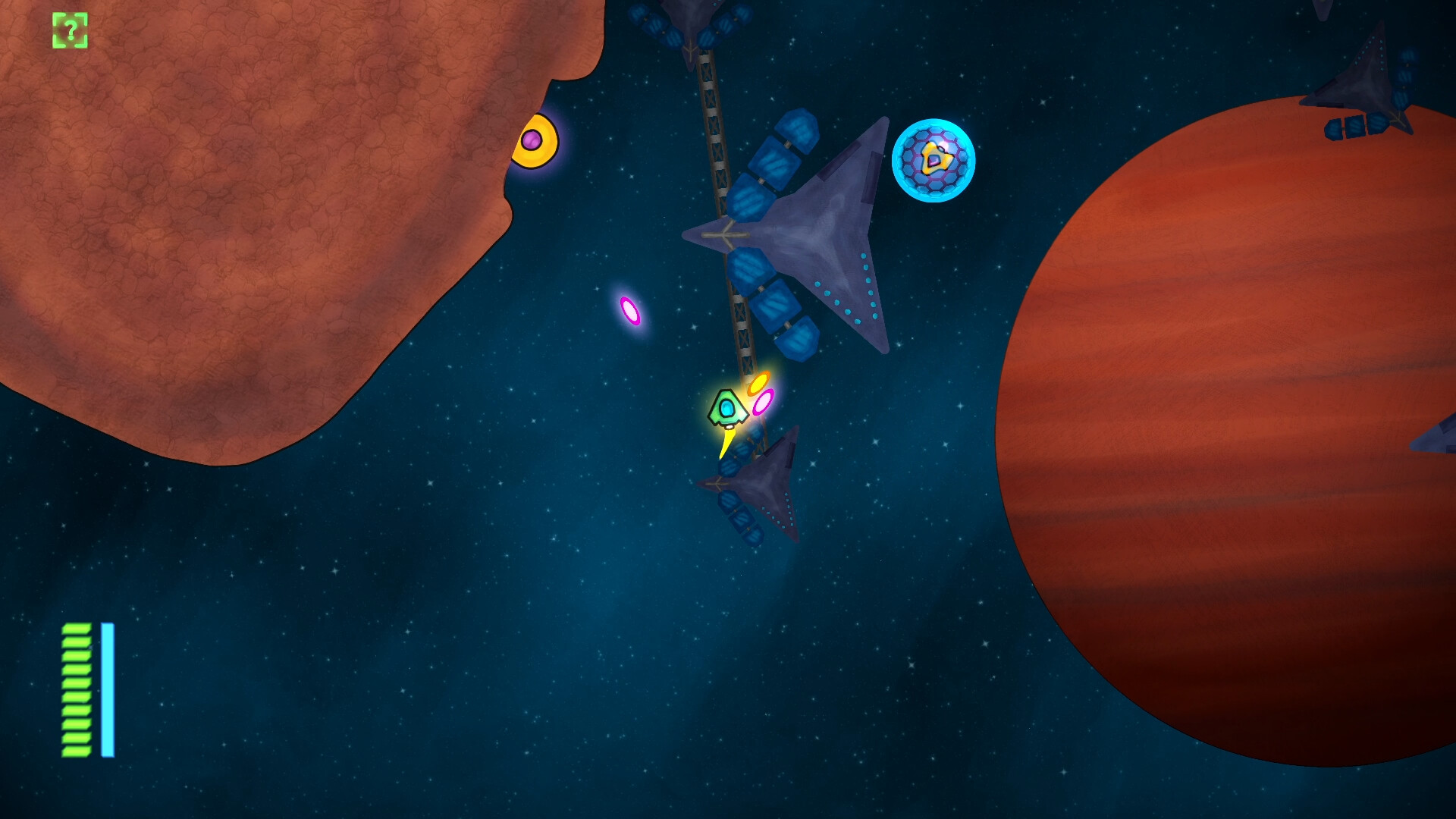Click the distant pink glowing projectile
Image resolution: width=1456 pixels, height=819 pixels.
[x=632, y=311]
